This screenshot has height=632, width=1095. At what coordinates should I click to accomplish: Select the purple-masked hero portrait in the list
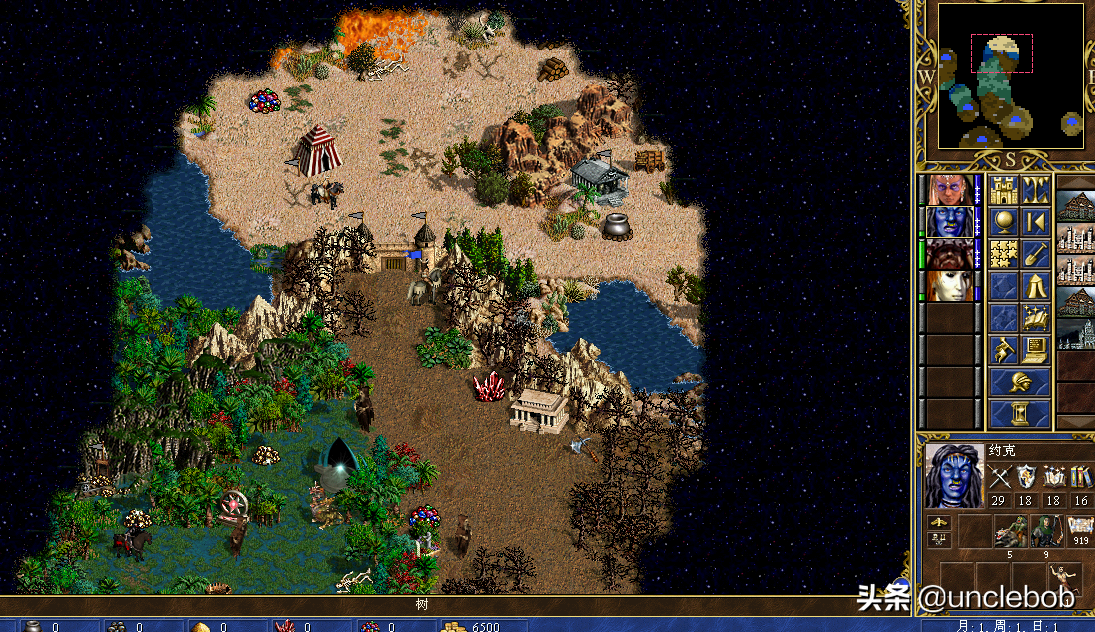click(x=947, y=190)
